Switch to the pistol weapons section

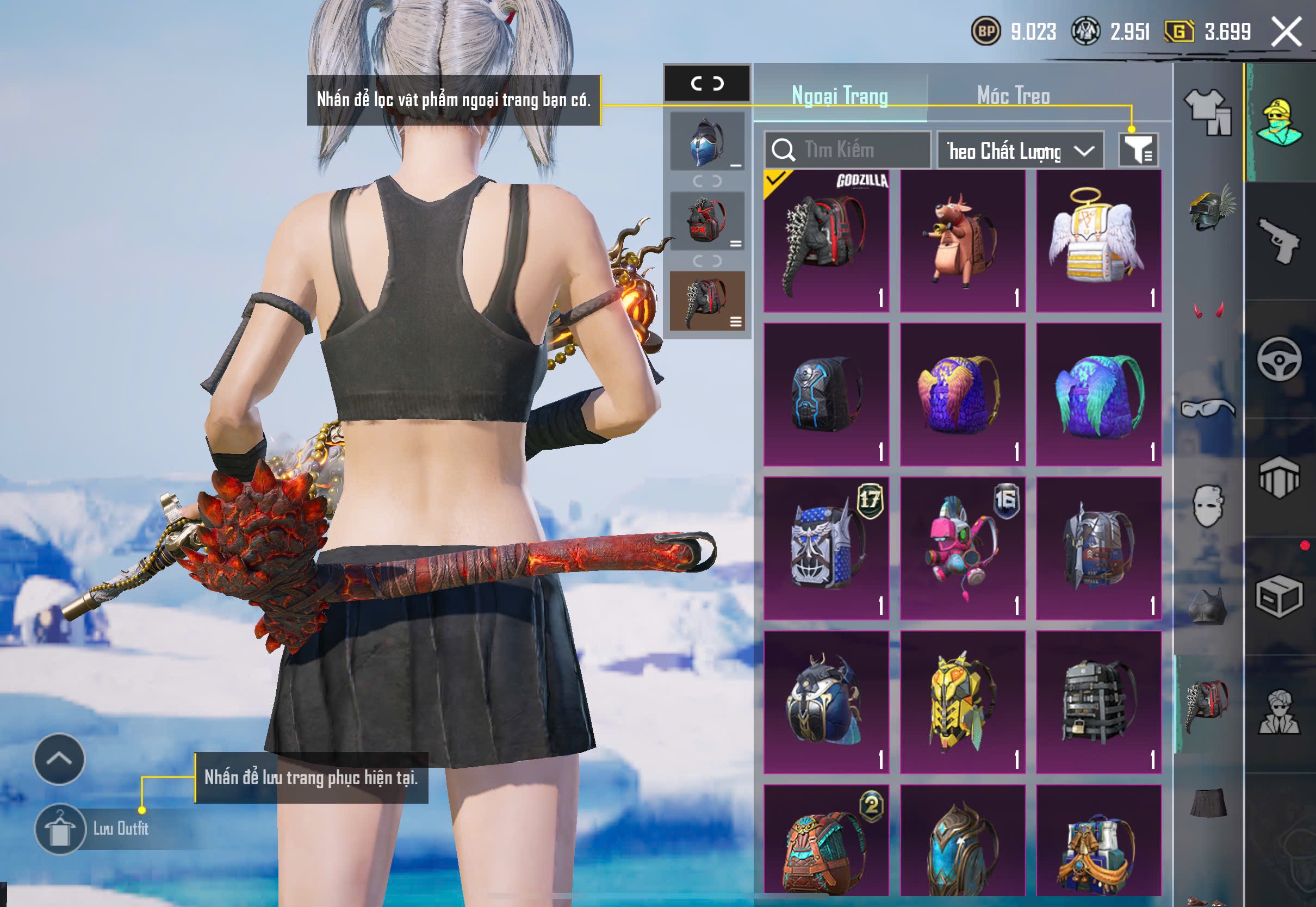(x=1280, y=241)
